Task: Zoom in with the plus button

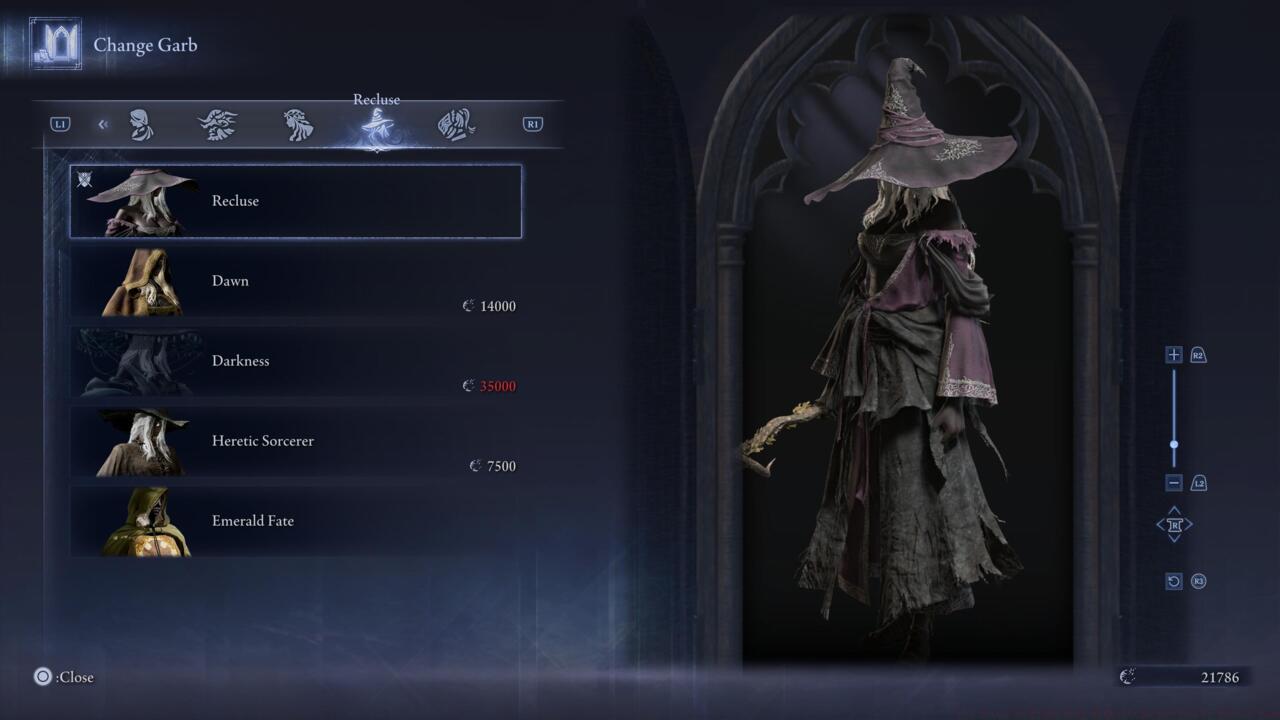Action: [x=1174, y=355]
